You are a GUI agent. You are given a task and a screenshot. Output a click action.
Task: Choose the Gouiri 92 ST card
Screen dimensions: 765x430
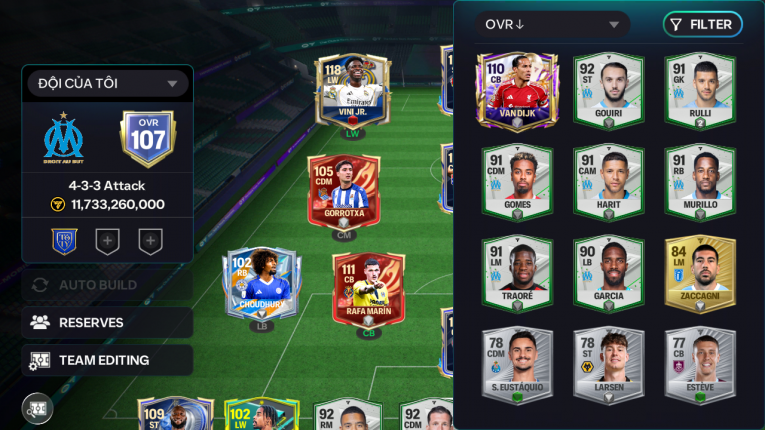(x=607, y=90)
